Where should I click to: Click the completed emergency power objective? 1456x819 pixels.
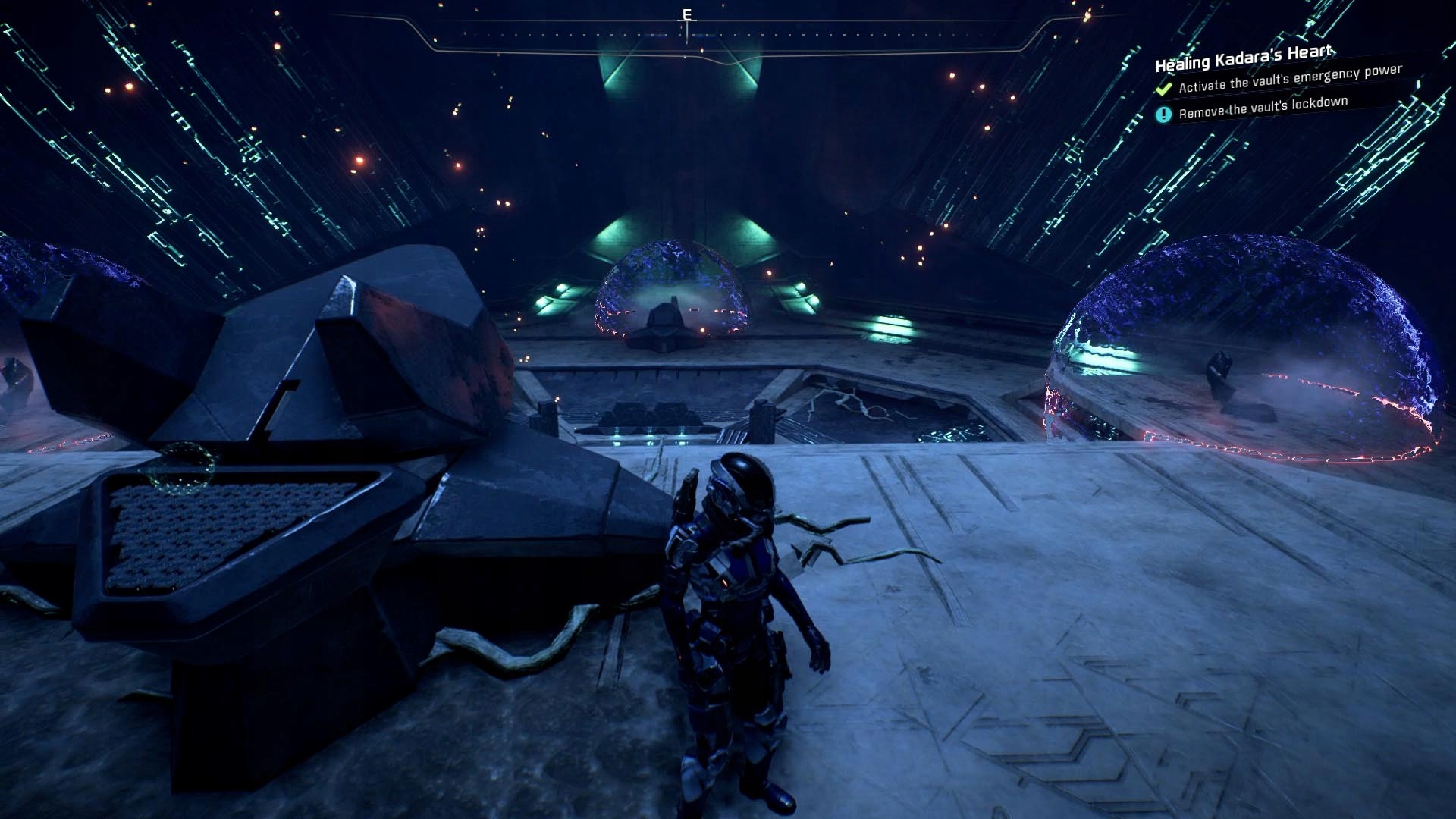point(1289,78)
